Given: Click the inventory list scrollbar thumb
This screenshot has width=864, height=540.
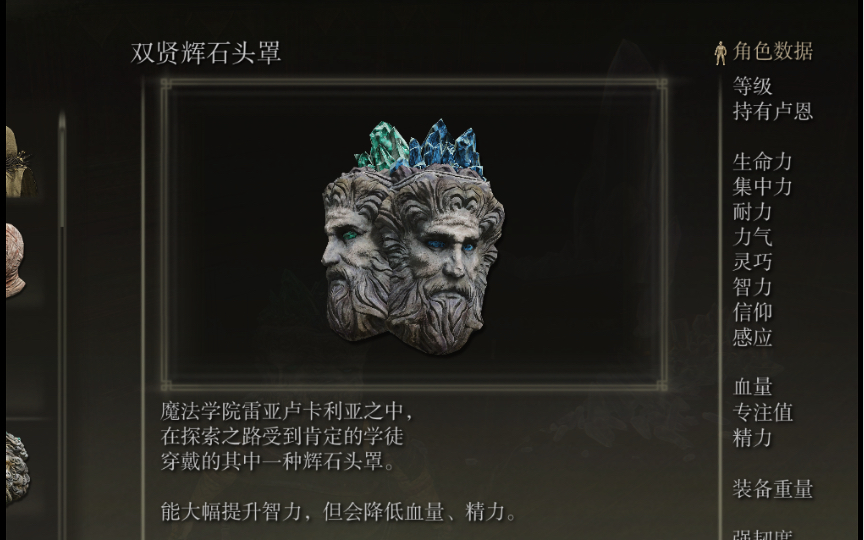Looking at the screenshot, I should 62,170.
